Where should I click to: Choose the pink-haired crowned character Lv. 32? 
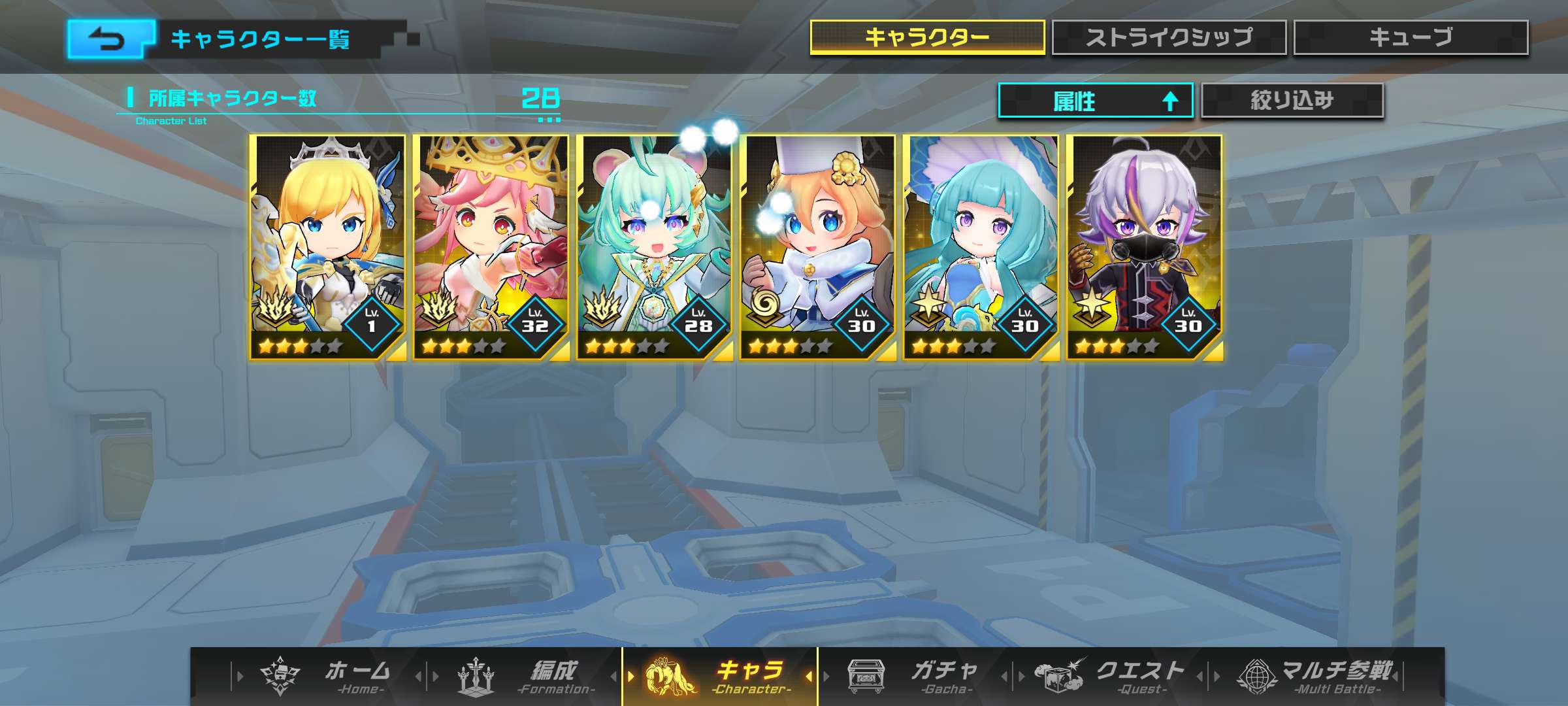click(x=491, y=247)
